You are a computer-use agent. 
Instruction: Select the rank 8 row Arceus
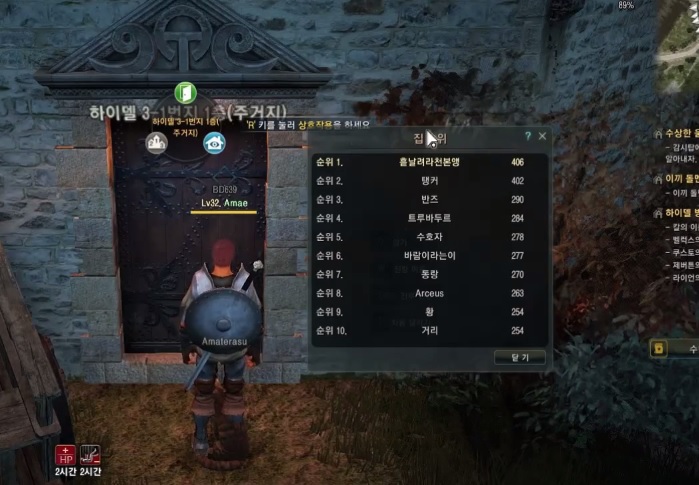click(x=429, y=293)
